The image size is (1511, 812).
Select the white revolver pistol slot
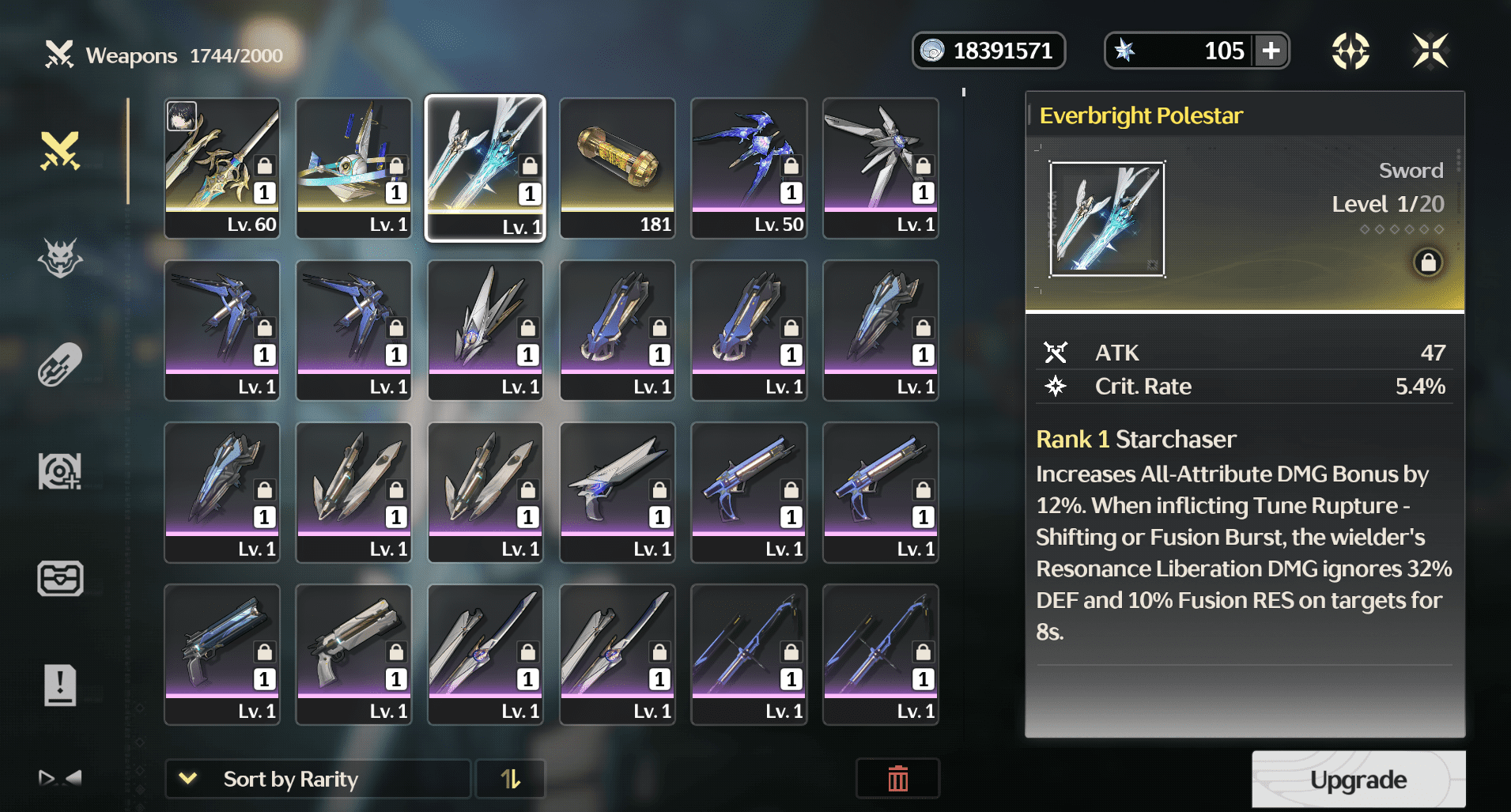(x=353, y=654)
